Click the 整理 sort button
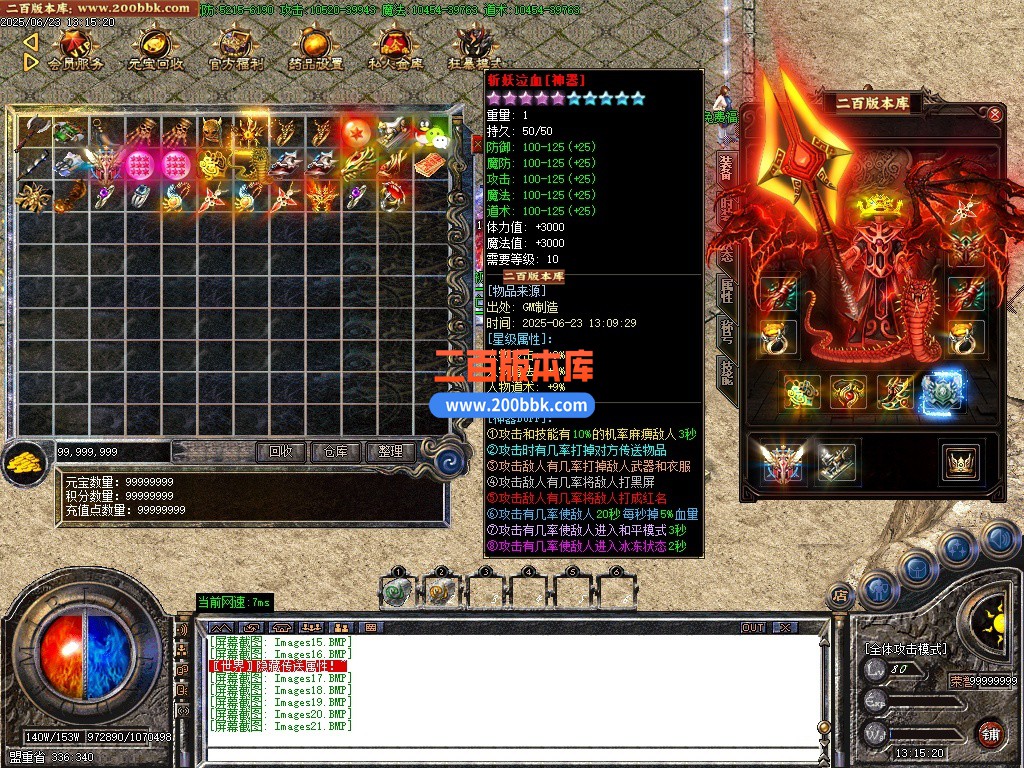 389,452
